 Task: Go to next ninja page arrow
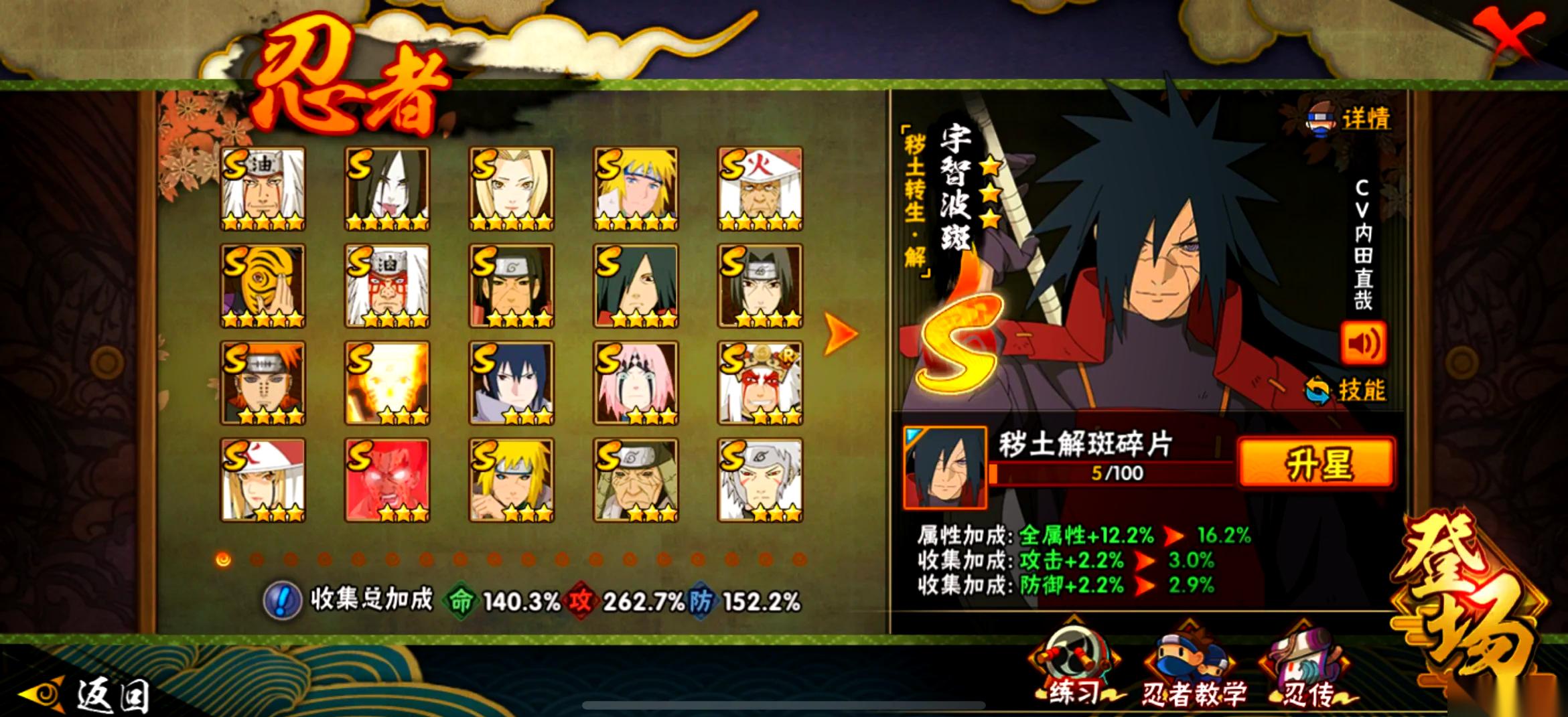840,333
